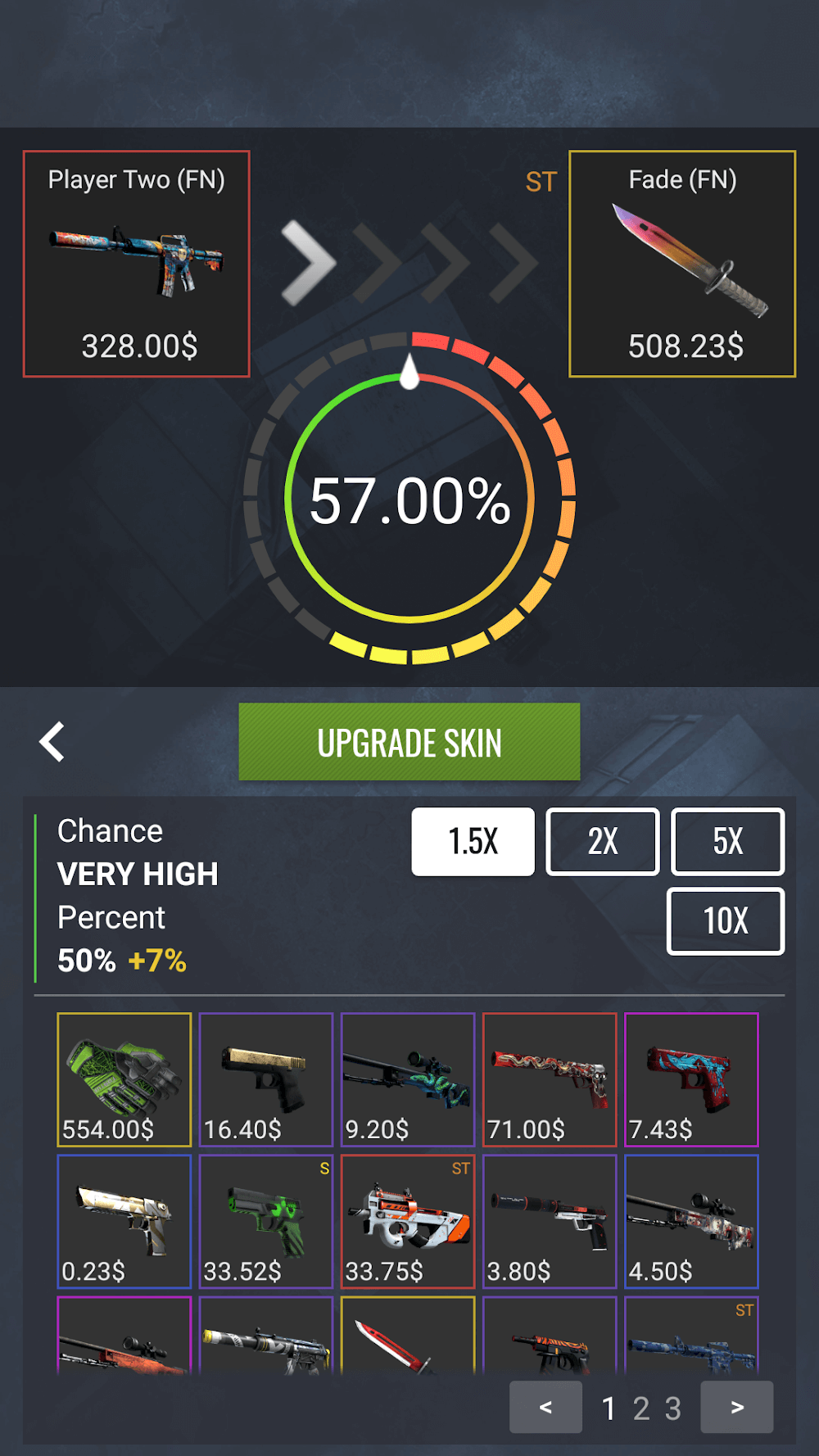
Task: Open the Fade (FN) knife target skin
Action: (682, 264)
